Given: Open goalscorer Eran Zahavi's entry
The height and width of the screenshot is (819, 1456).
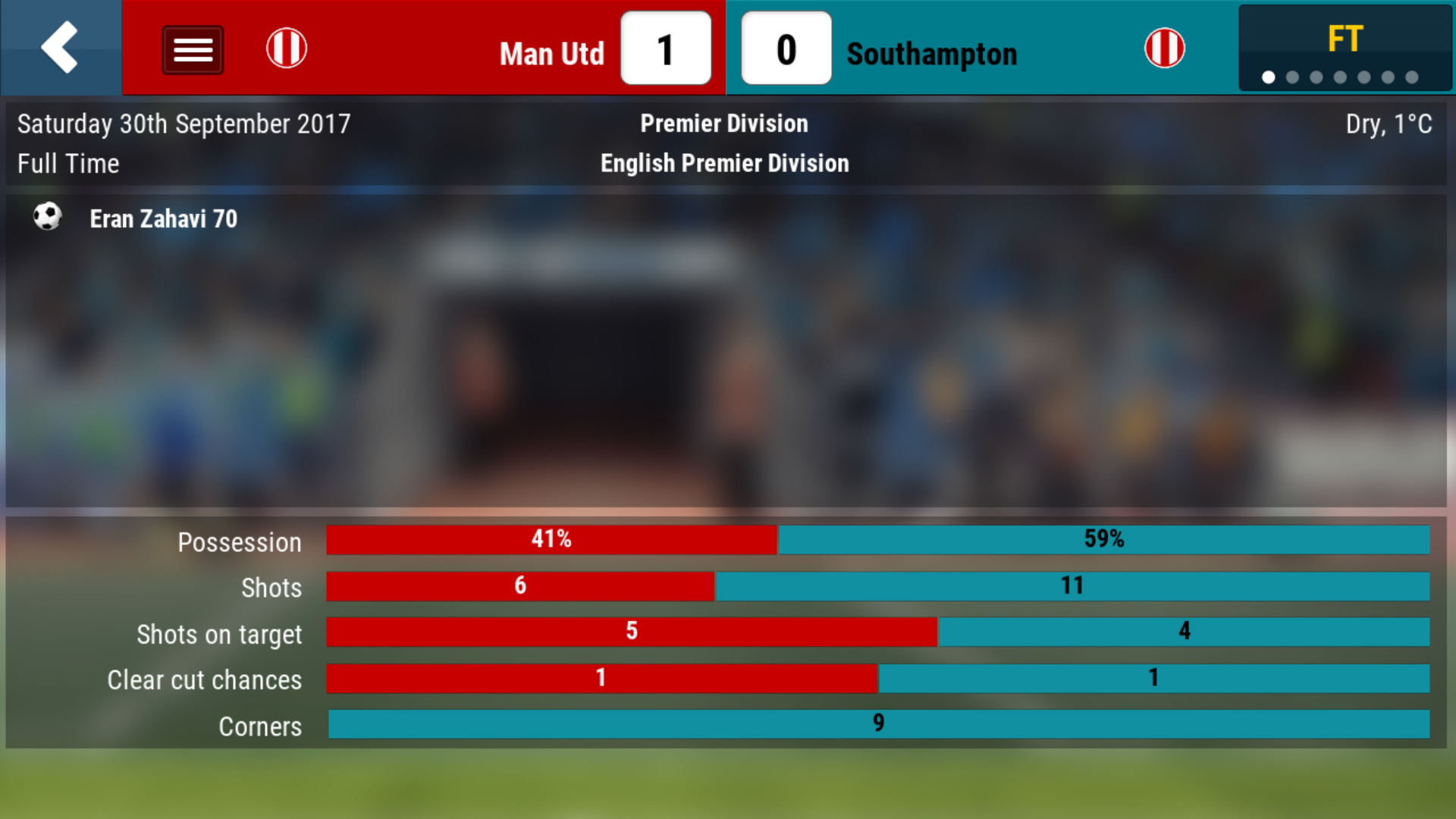Looking at the screenshot, I should click(x=163, y=219).
